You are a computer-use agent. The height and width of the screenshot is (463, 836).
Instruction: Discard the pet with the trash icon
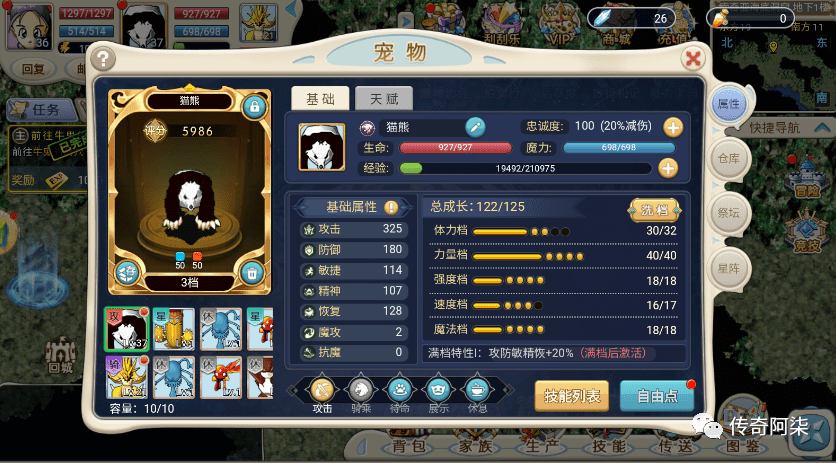[253, 270]
